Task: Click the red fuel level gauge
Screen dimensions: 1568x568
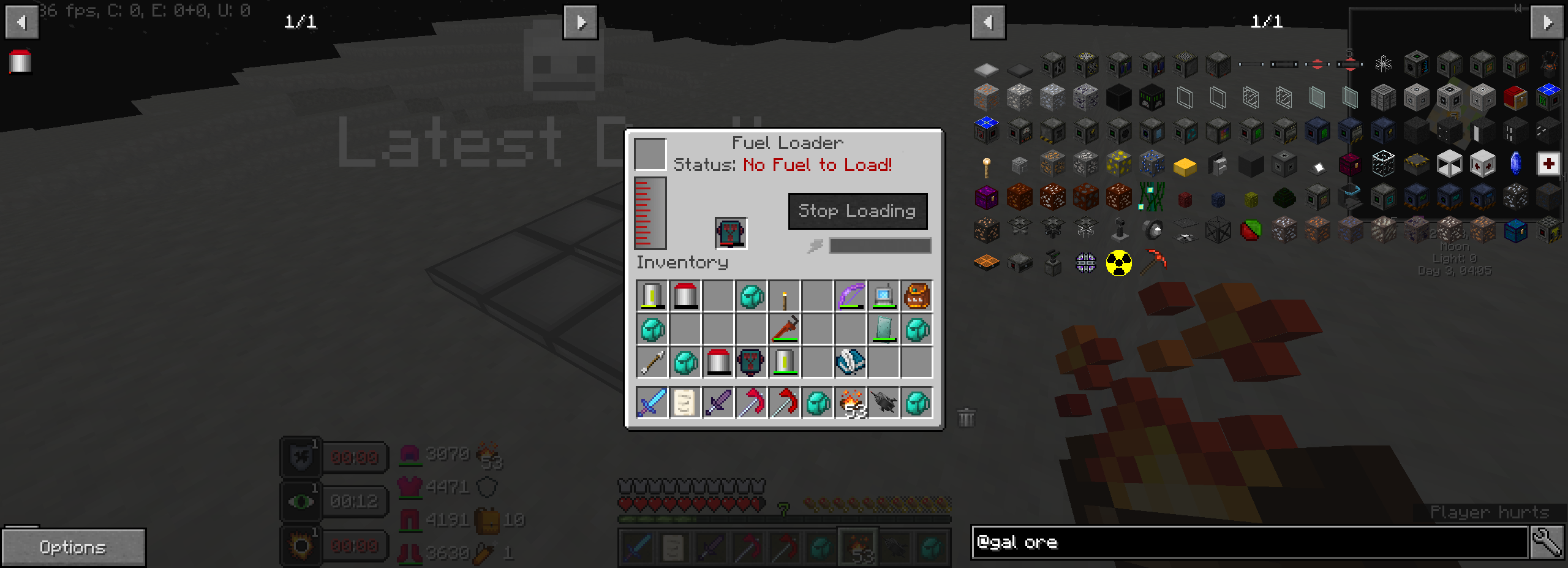Action: click(x=649, y=211)
